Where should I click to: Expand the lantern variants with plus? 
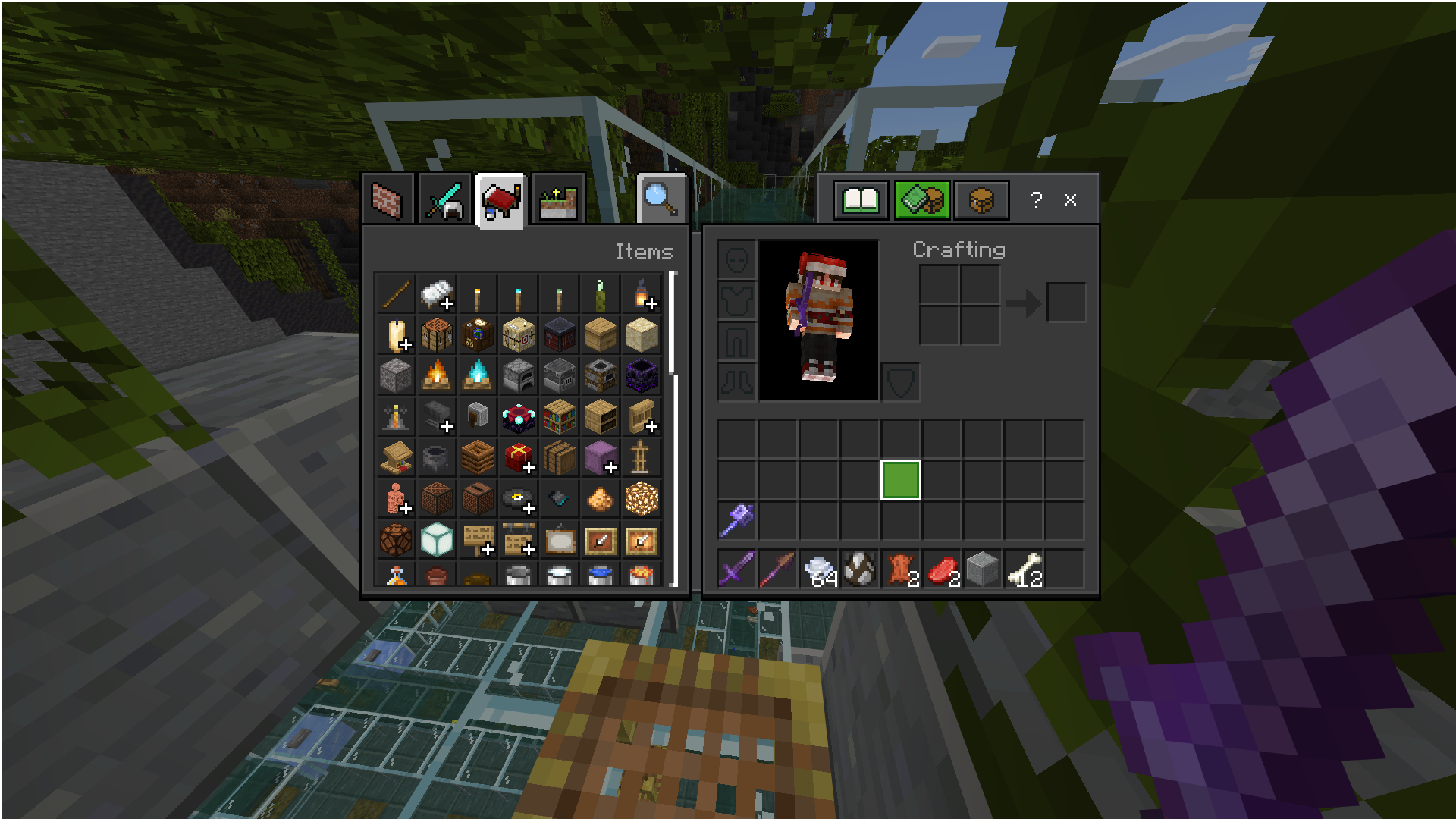tap(650, 303)
